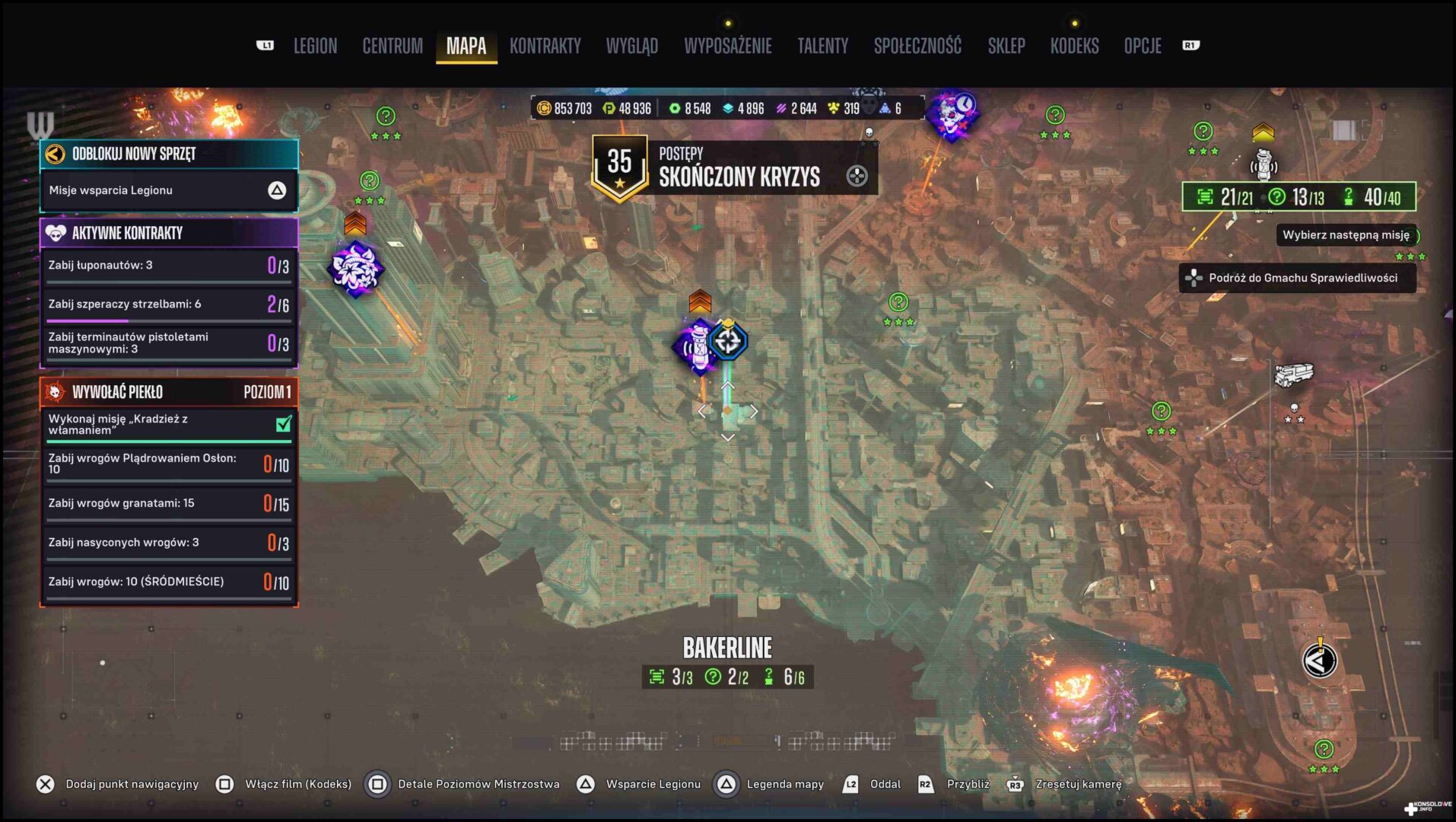Switch to the LEGION tab

315,46
